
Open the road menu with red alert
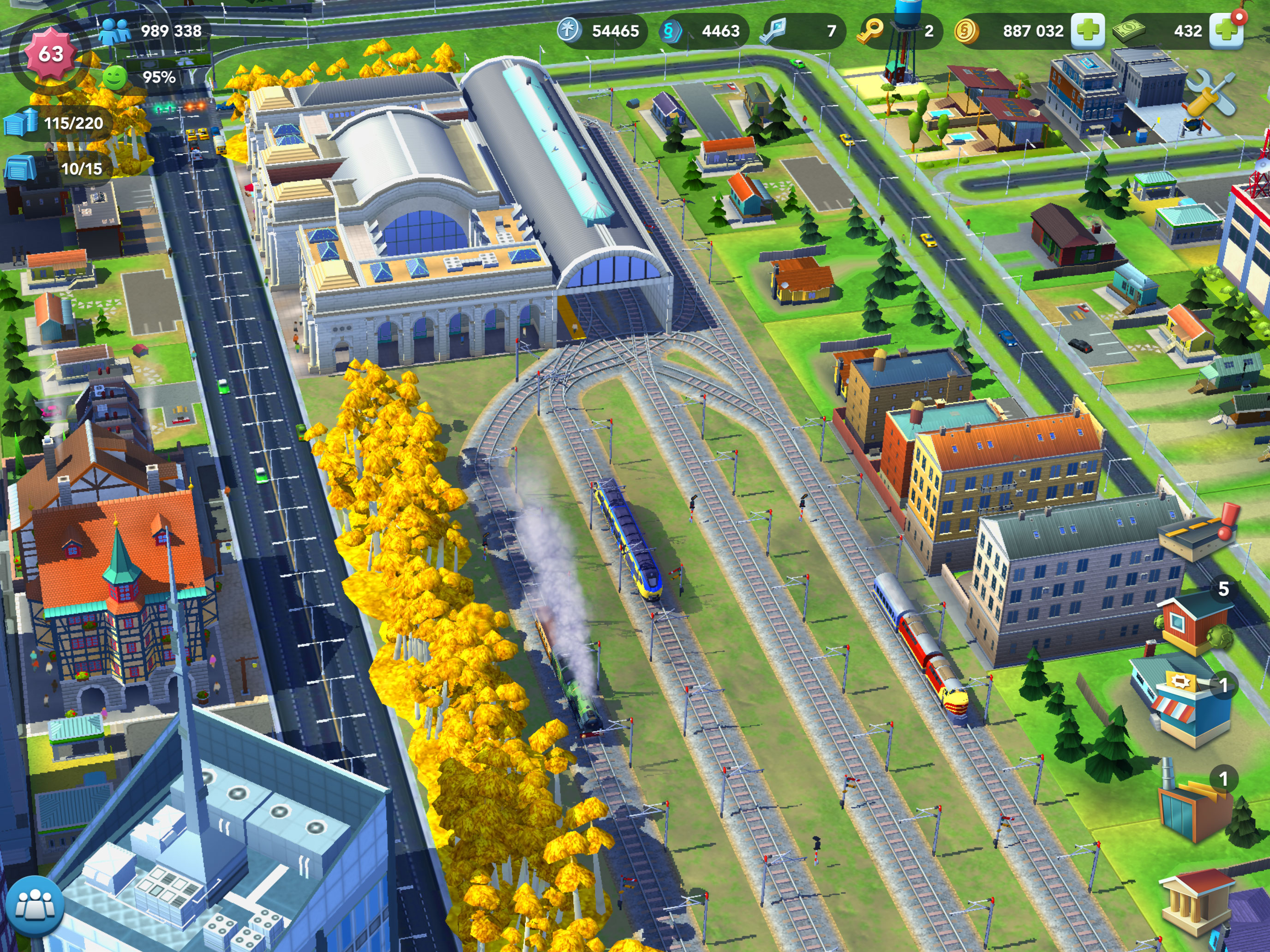click(x=1197, y=533)
